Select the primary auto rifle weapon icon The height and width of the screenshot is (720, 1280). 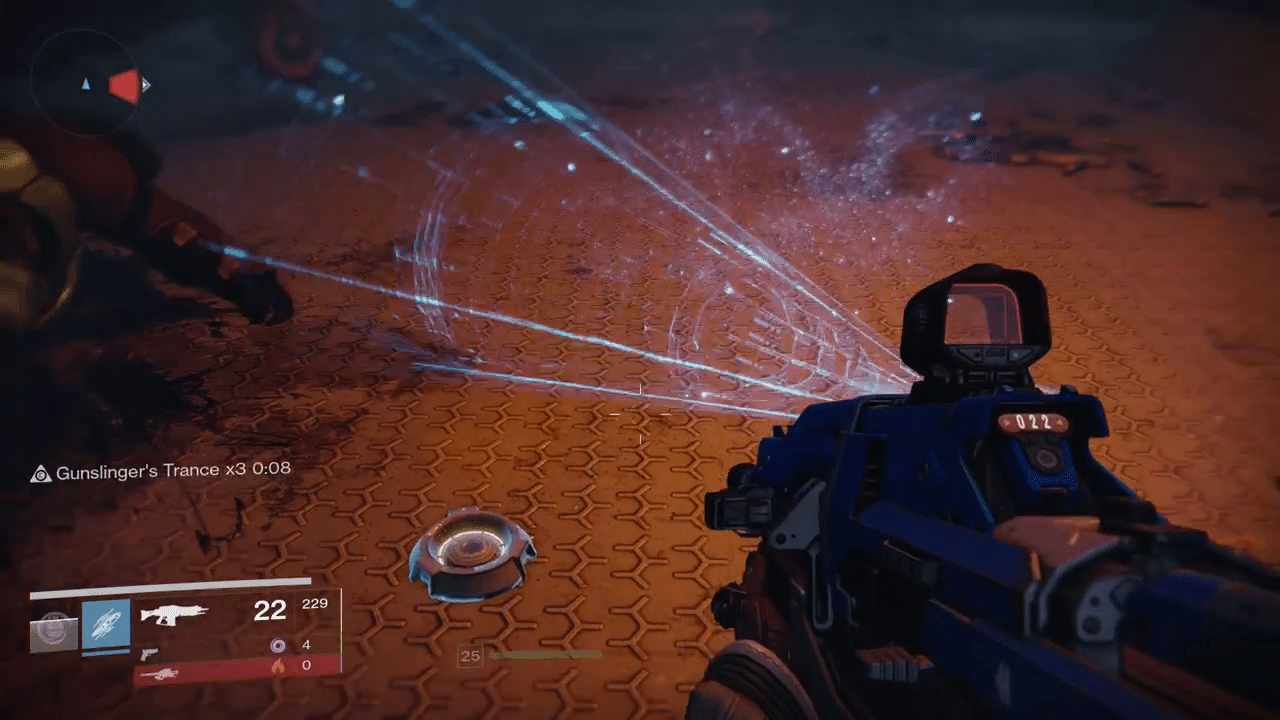coord(174,614)
